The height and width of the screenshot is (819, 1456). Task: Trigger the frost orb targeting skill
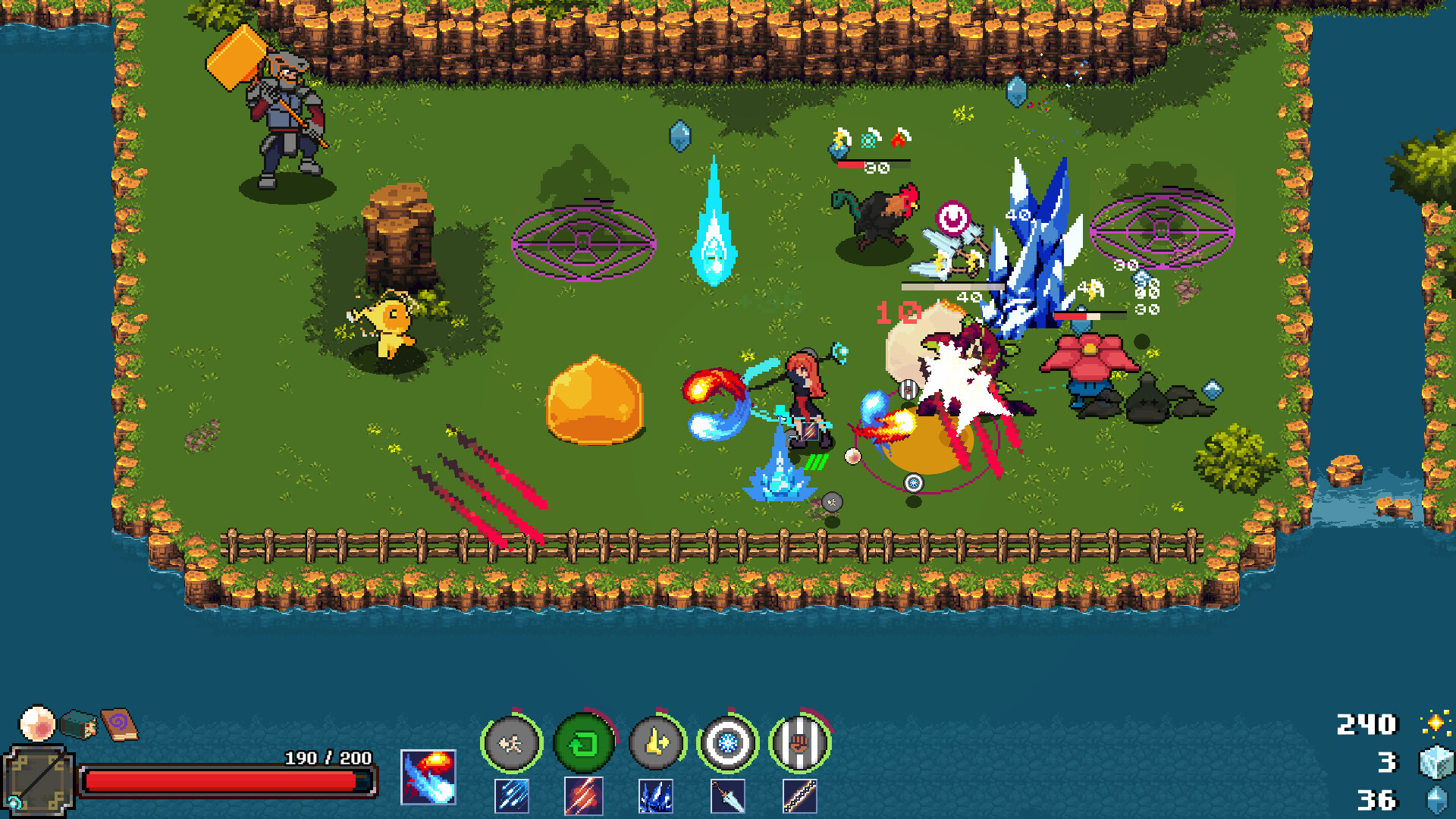tap(730, 743)
